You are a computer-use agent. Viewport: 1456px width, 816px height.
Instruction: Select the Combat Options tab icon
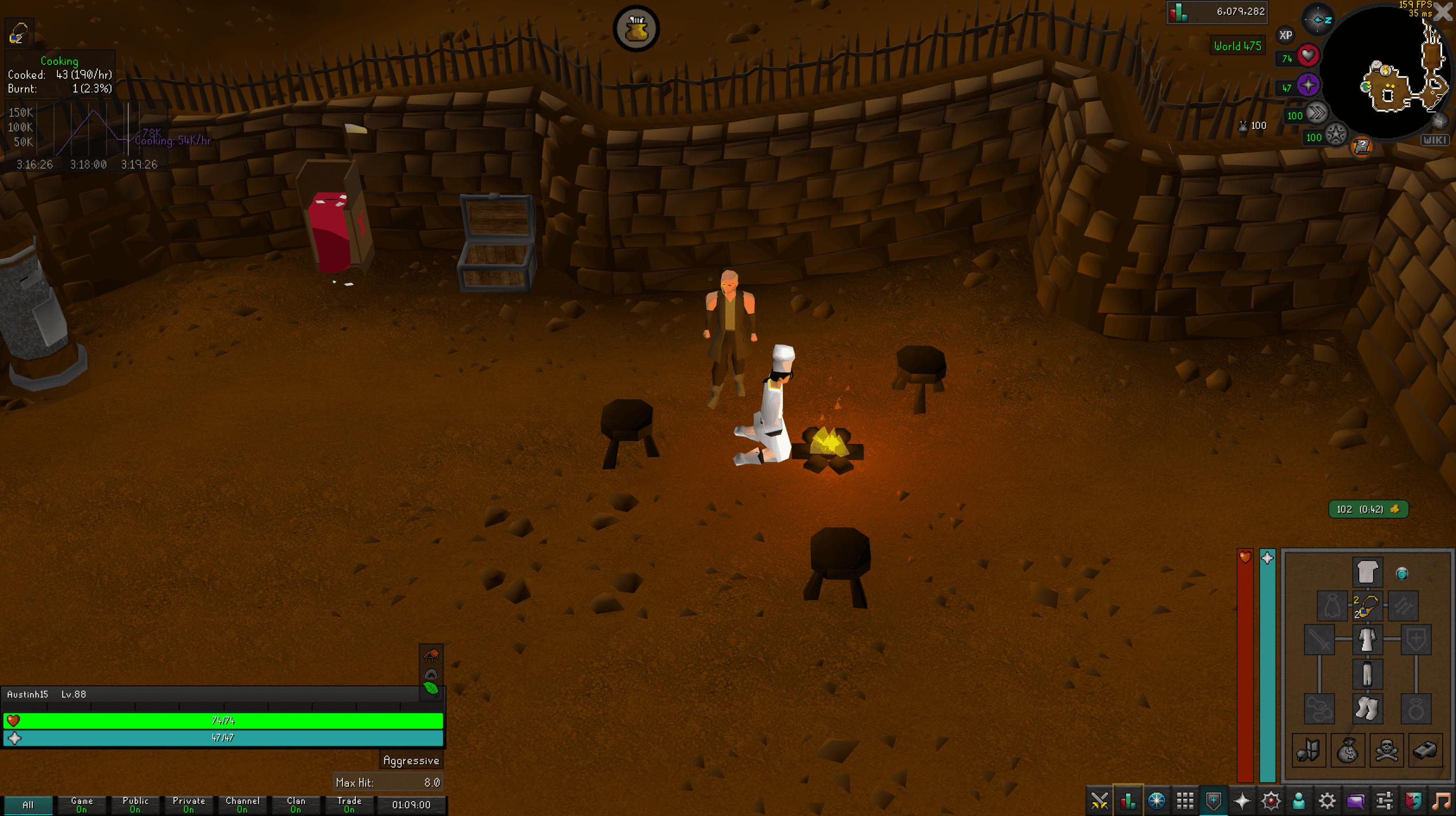(1100, 800)
